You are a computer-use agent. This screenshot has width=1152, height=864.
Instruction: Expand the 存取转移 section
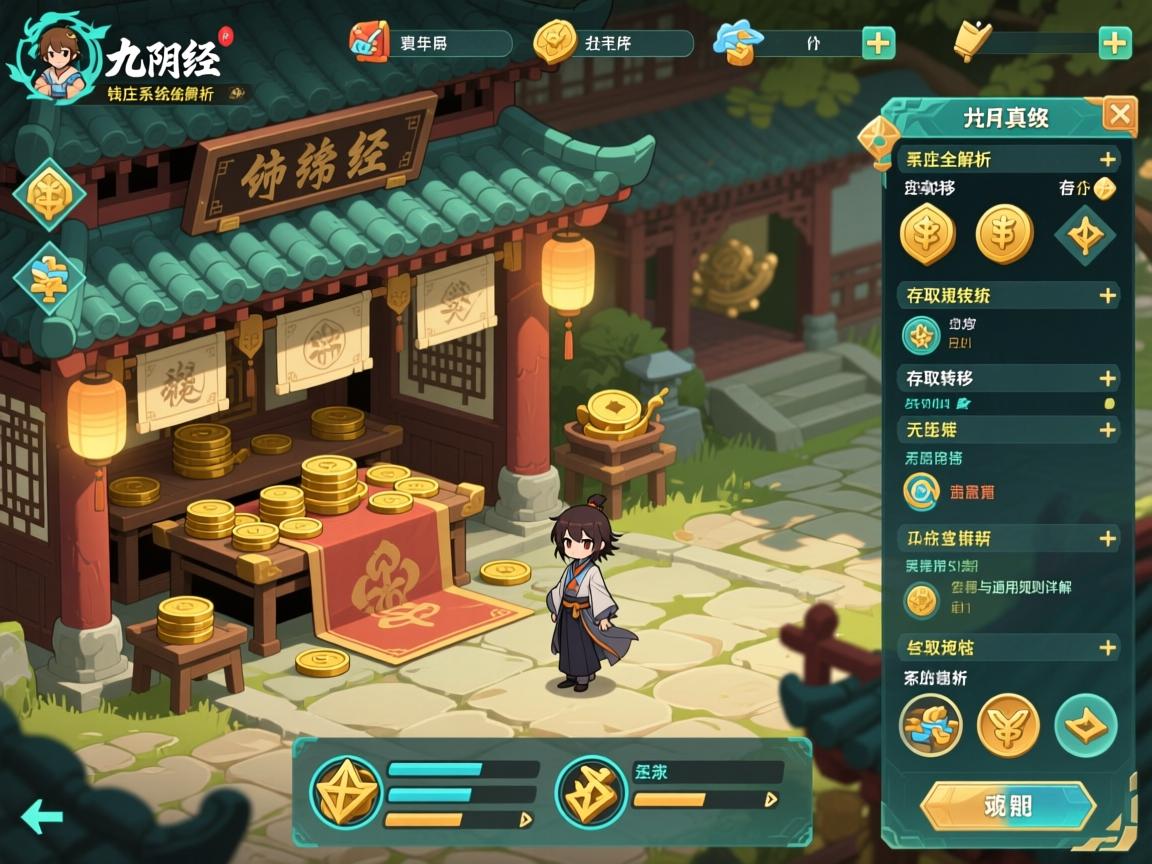point(1107,378)
